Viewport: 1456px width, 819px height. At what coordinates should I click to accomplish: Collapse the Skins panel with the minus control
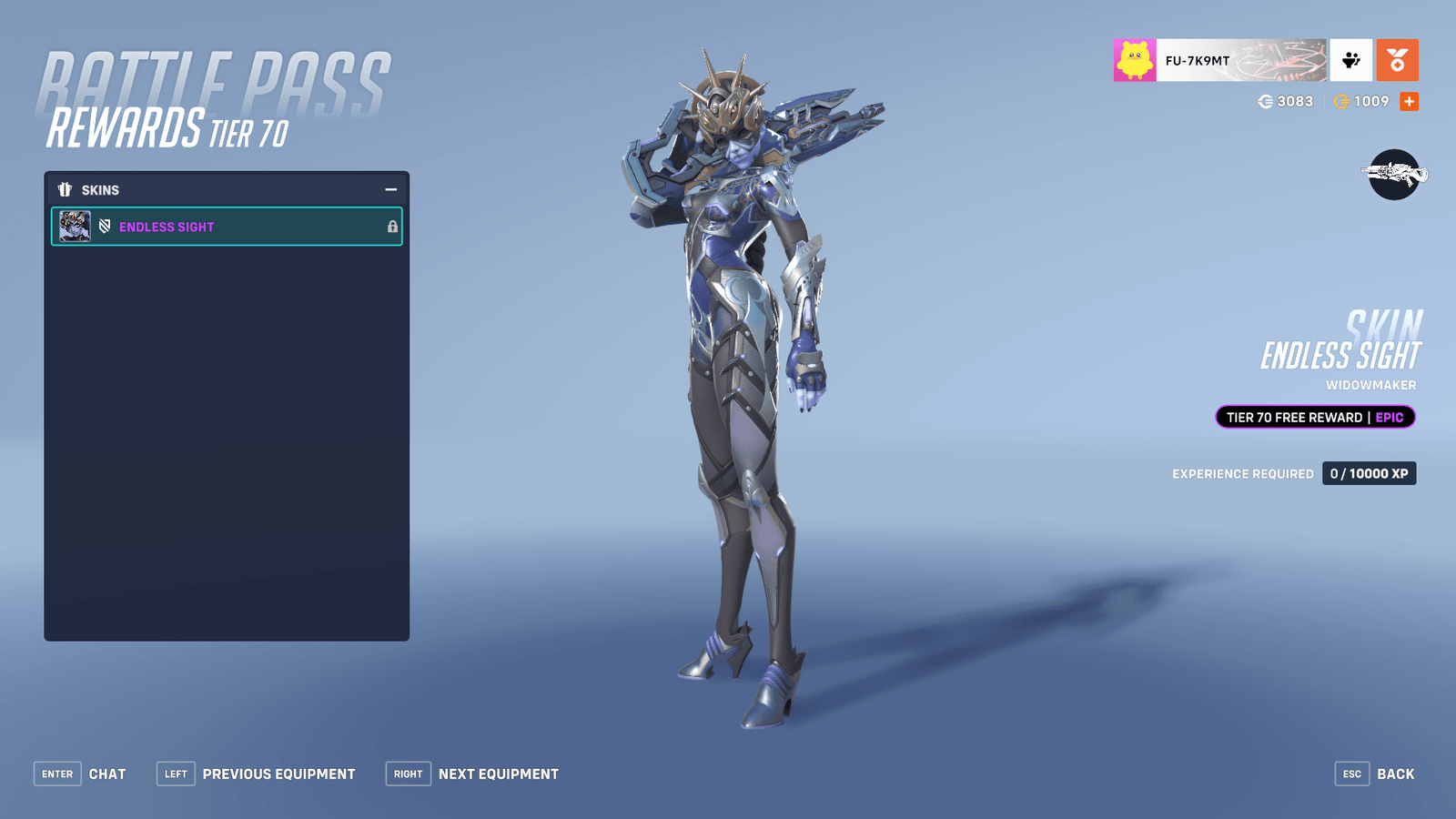point(391,189)
